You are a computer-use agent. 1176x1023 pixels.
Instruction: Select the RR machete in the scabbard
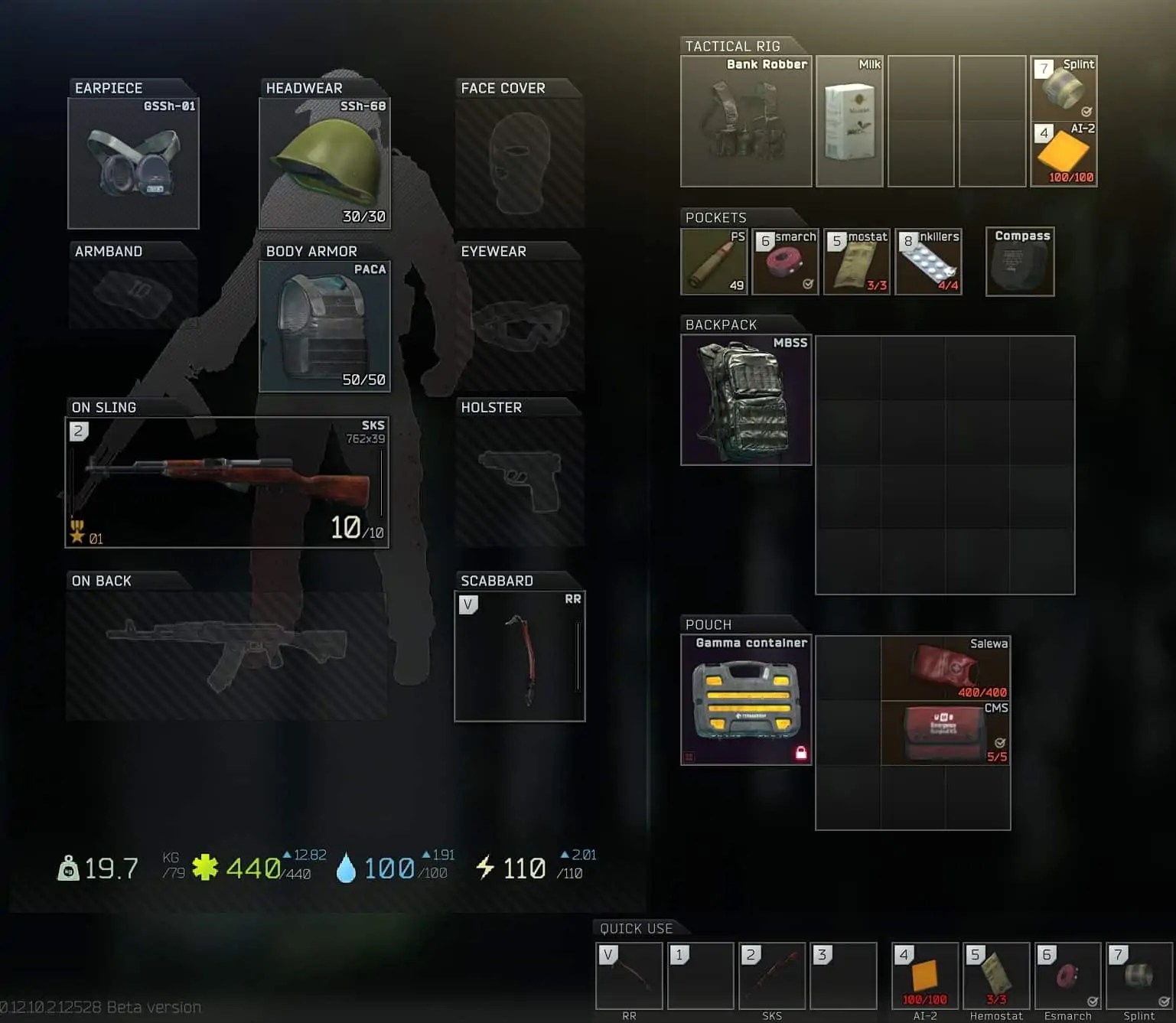click(520, 656)
